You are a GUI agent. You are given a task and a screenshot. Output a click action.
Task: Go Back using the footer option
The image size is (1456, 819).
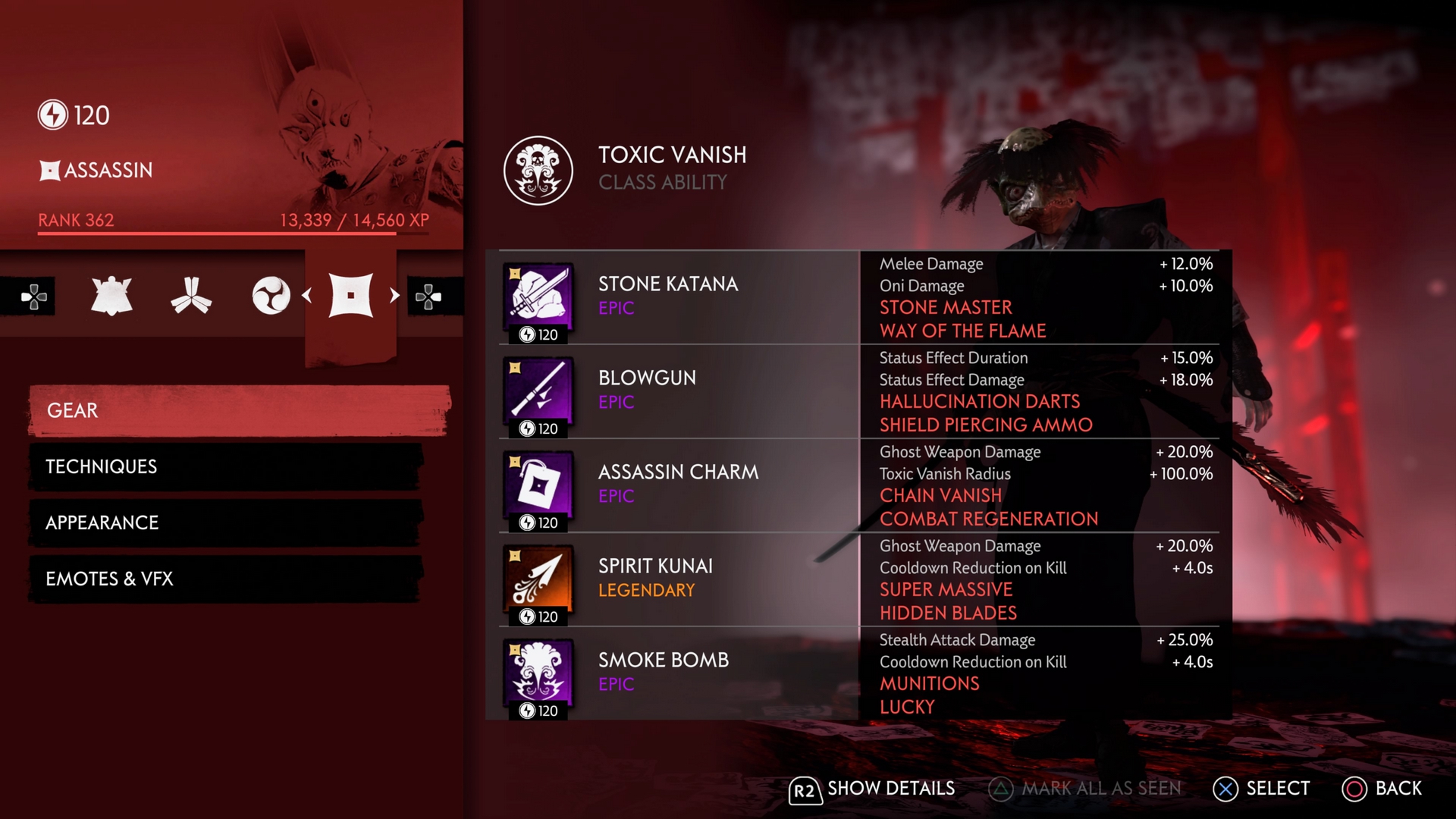[1382, 789]
